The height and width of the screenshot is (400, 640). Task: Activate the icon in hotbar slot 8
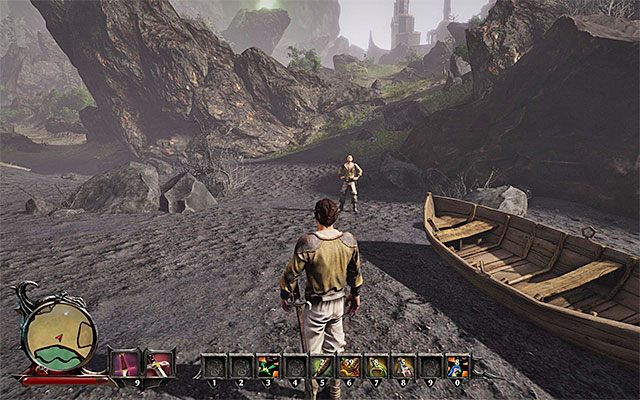click(403, 366)
